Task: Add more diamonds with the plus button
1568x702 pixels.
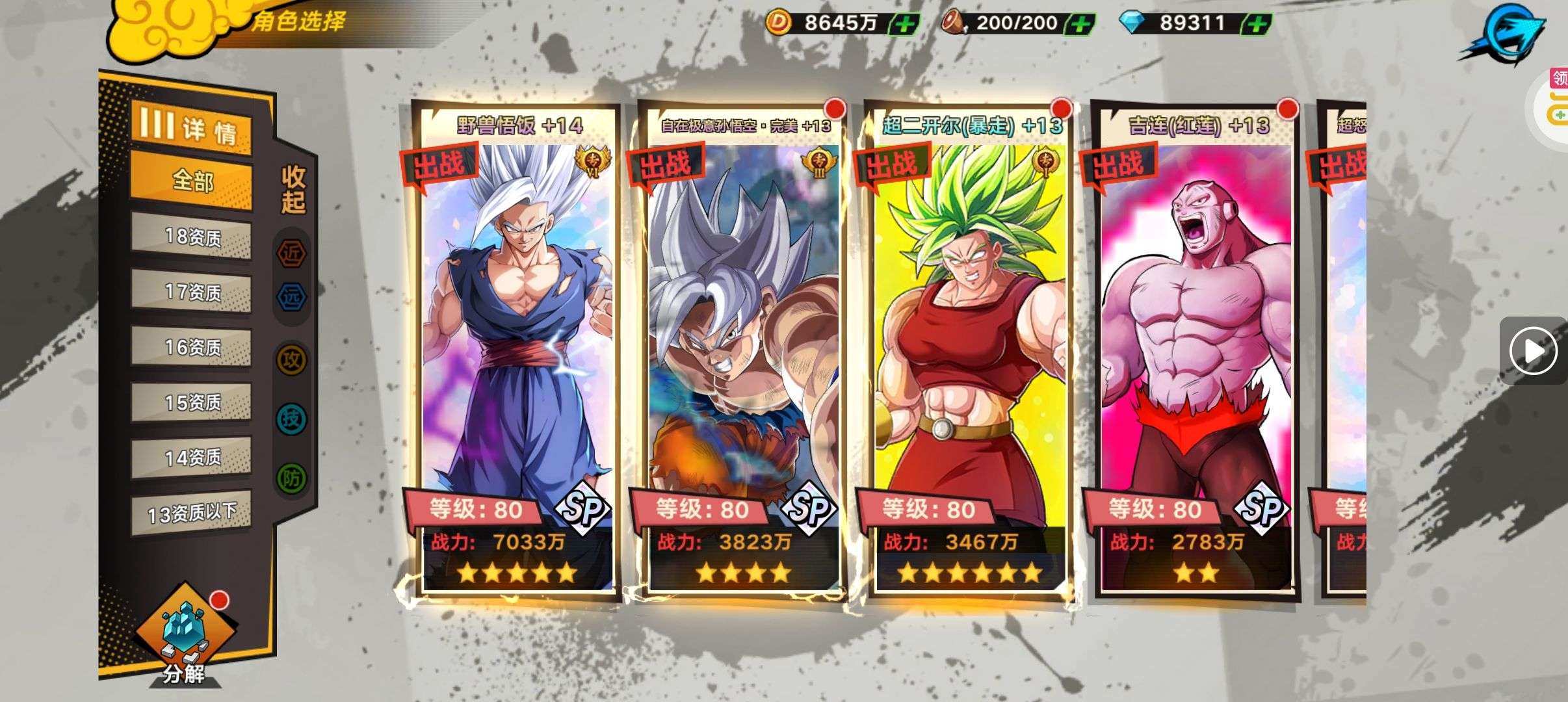Action: point(1257,25)
